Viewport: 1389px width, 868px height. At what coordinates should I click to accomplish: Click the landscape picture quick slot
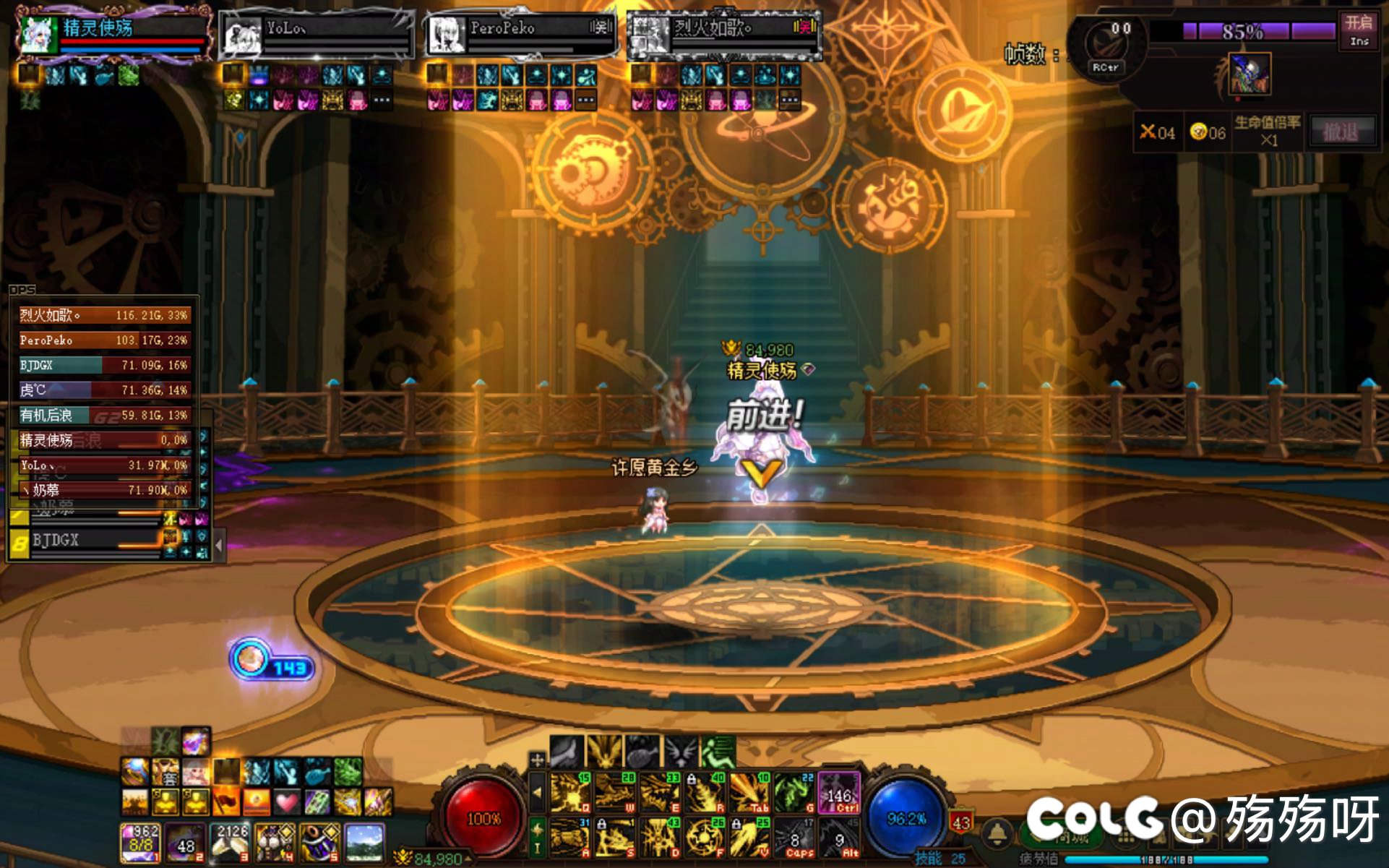pos(364,842)
